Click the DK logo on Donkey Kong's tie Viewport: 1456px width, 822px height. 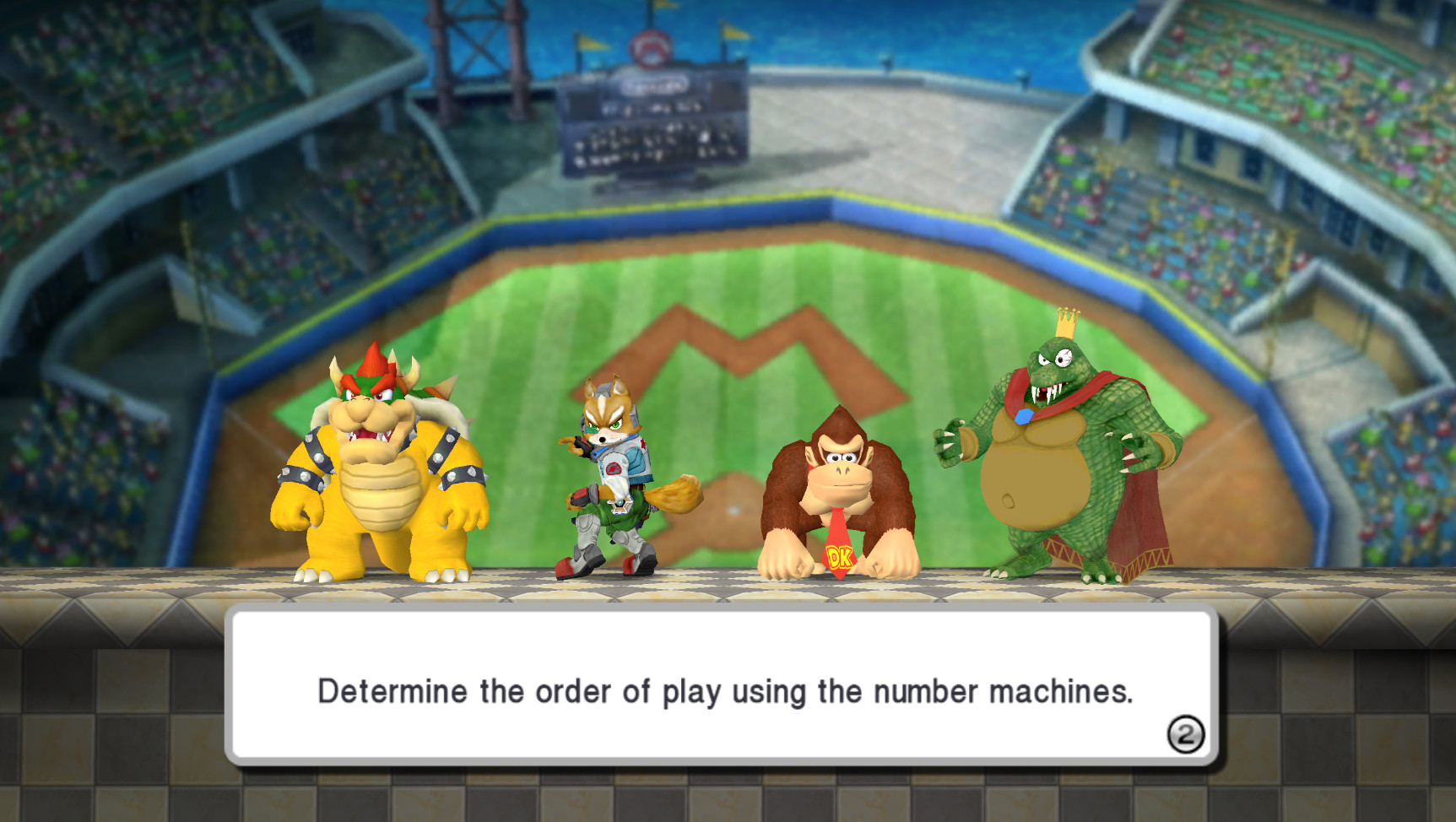coord(838,558)
